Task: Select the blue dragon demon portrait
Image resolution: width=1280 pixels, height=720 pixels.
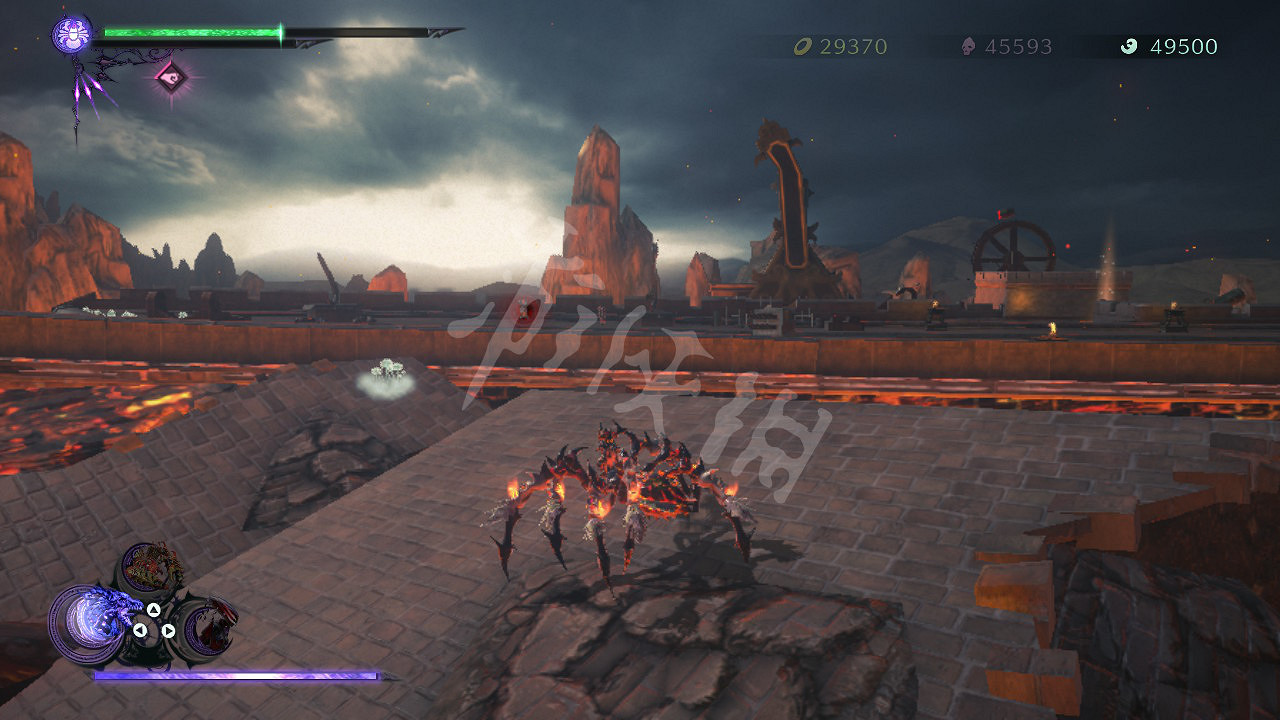Action: (x=102, y=620)
